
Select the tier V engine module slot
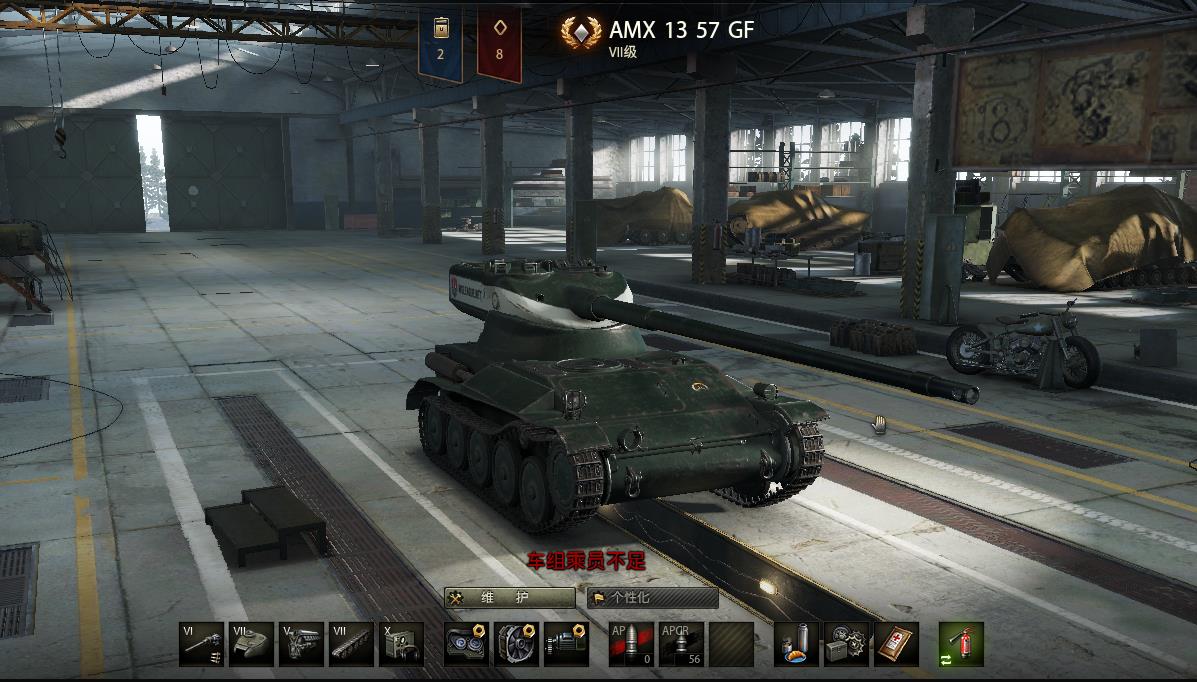[x=301, y=644]
